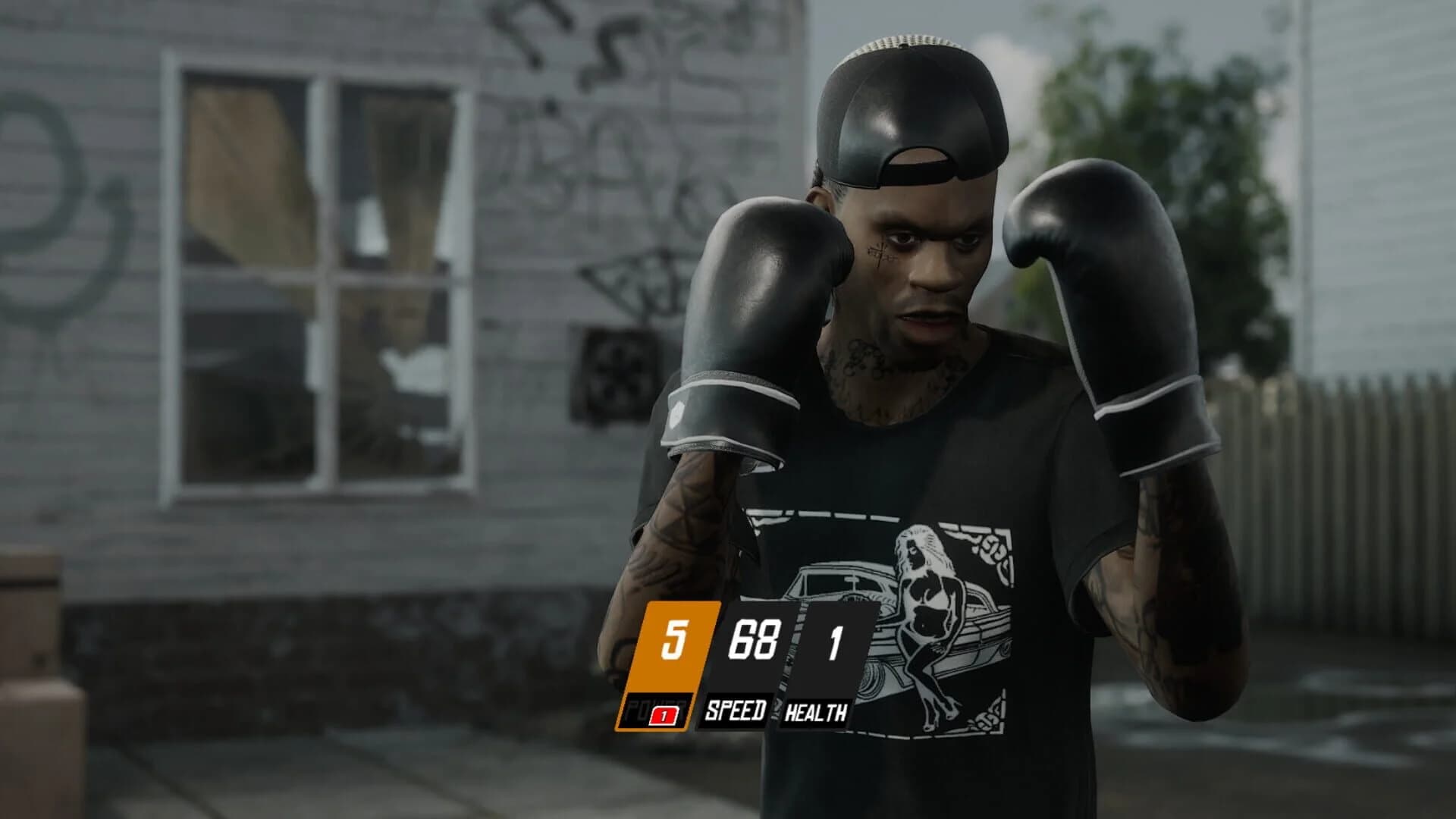This screenshot has height=819, width=1456.
Task: Click the HEALTH label button
Action: [816, 713]
